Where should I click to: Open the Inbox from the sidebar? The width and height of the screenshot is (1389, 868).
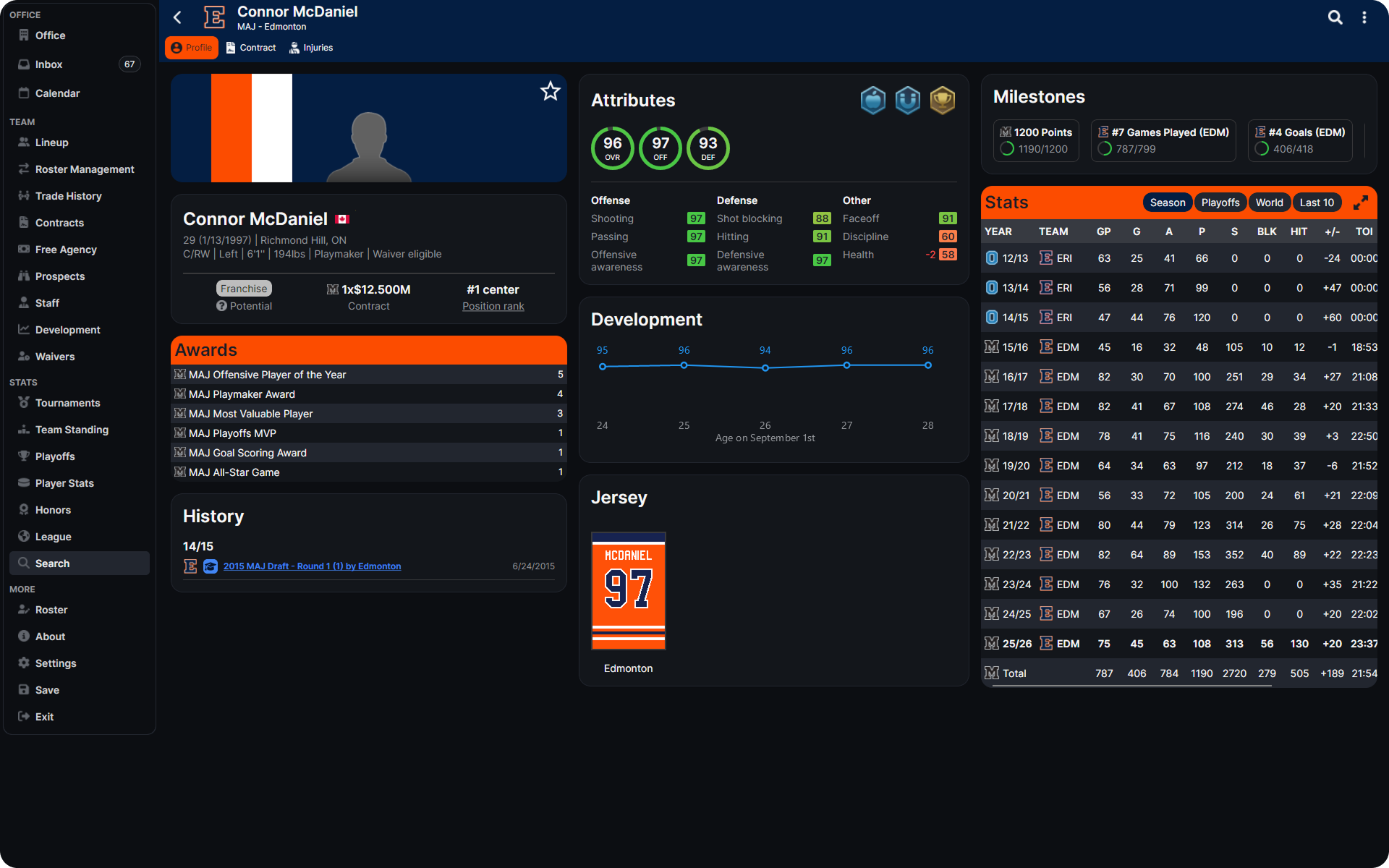coord(48,64)
